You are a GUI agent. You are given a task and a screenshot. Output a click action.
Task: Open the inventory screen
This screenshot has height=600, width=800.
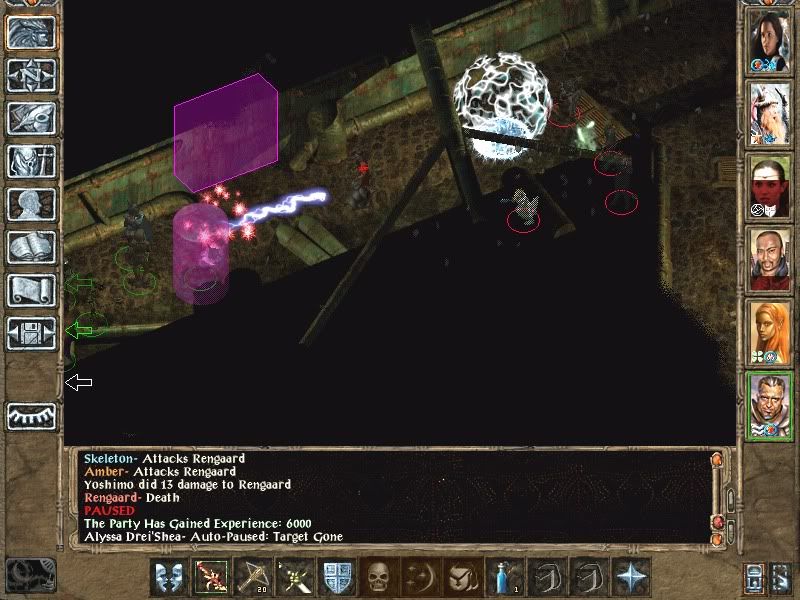tap(32, 162)
